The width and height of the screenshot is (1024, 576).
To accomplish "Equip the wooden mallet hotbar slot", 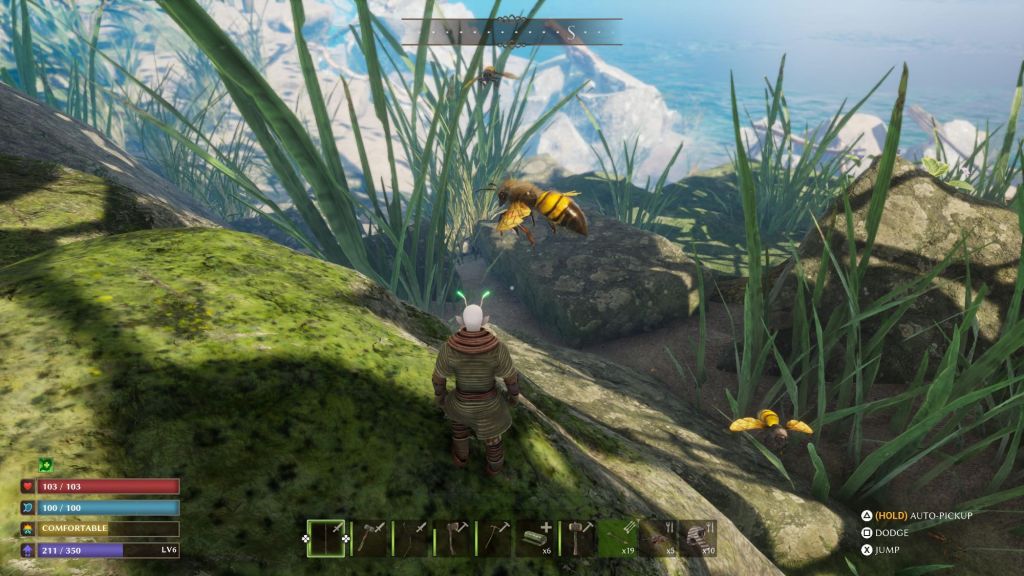I will click(x=579, y=538).
